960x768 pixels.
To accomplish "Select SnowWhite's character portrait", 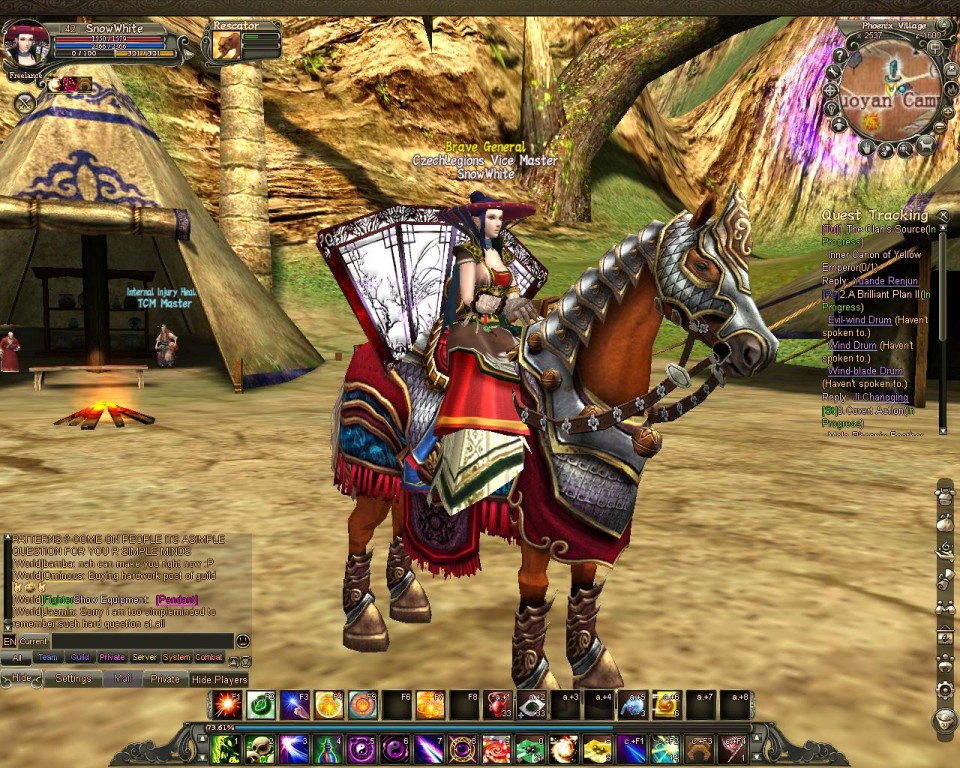I will (x=26, y=46).
